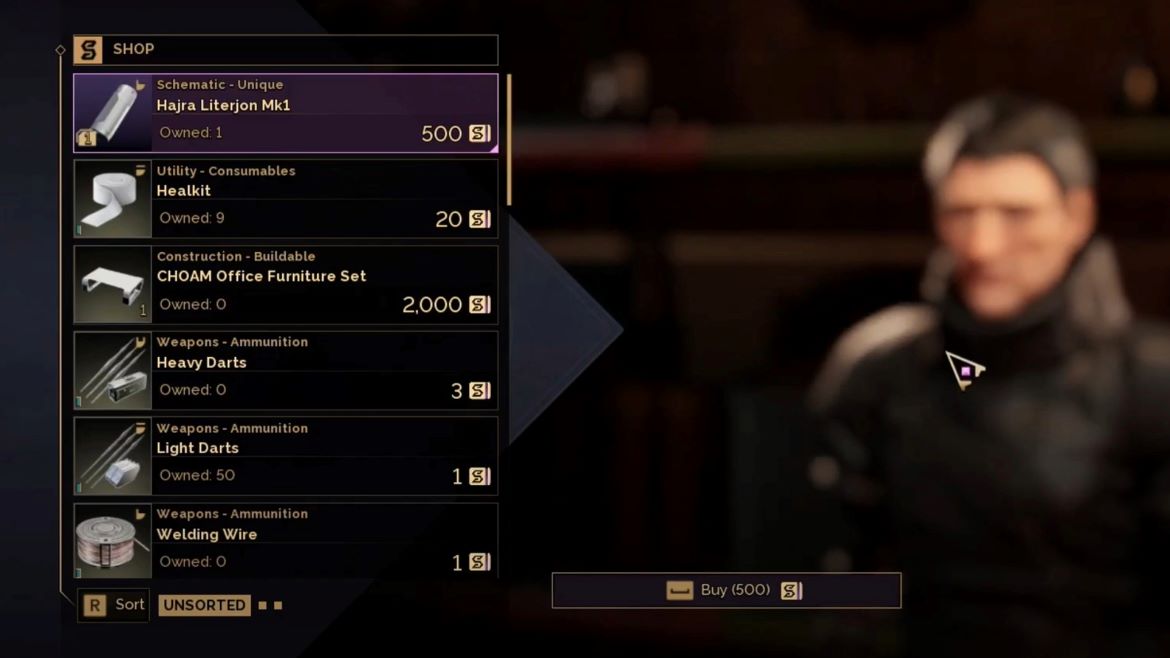Select the Hajra Literjon Mk1 schematic

[x=285, y=113]
